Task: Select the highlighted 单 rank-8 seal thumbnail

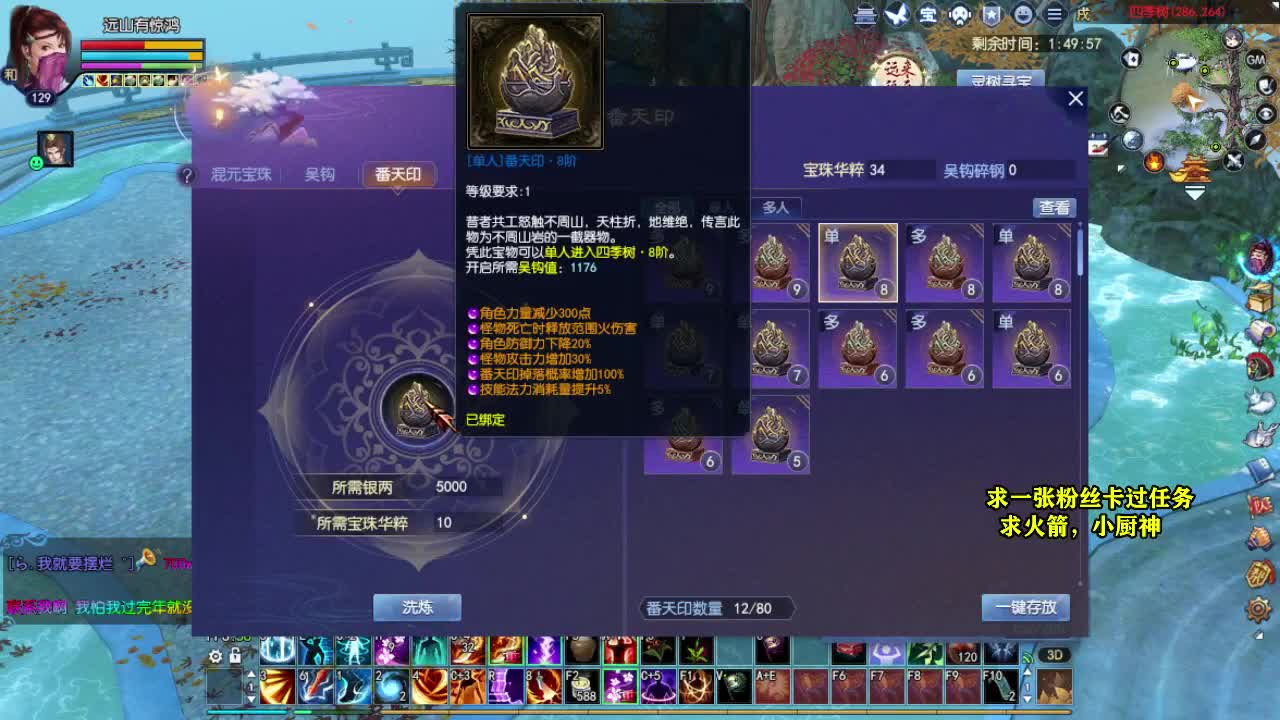Action: pyautogui.click(x=857, y=263)
